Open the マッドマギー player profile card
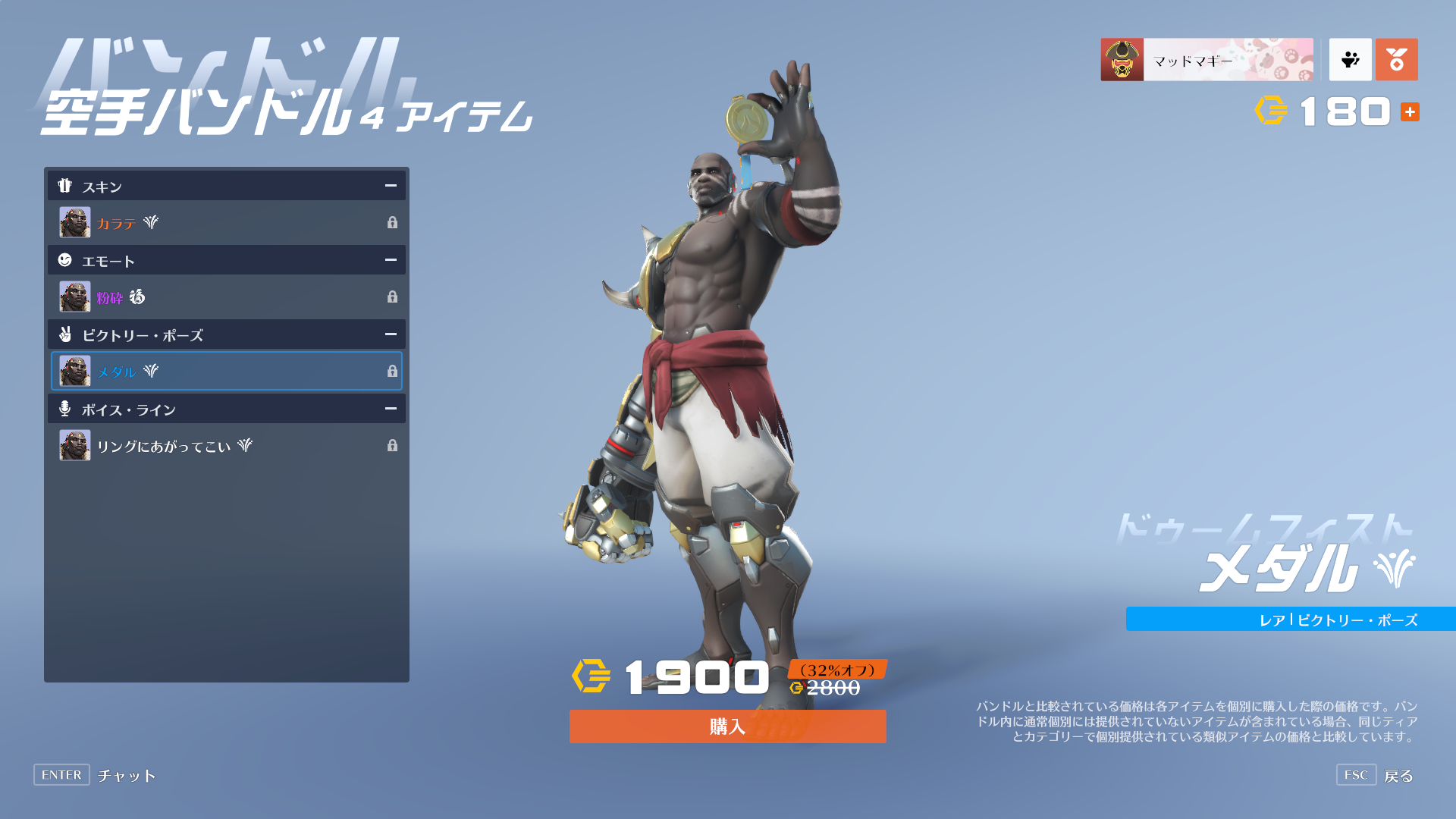This screenshot has width=1456, height=819. (x=1207, y=60)
